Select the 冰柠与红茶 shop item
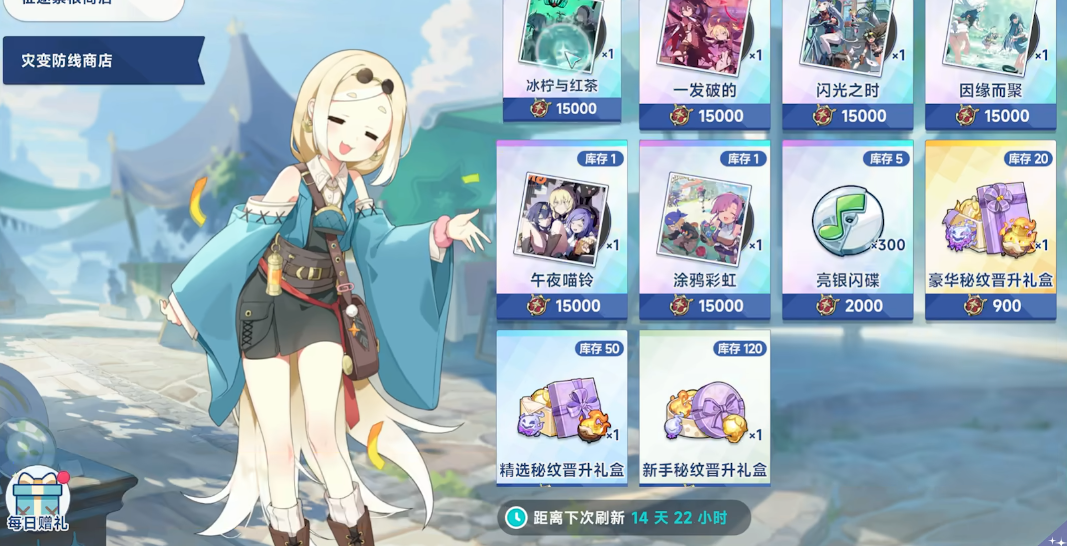Image resolution: width=1067 pixels, height=546 pixels. (562, 60)
